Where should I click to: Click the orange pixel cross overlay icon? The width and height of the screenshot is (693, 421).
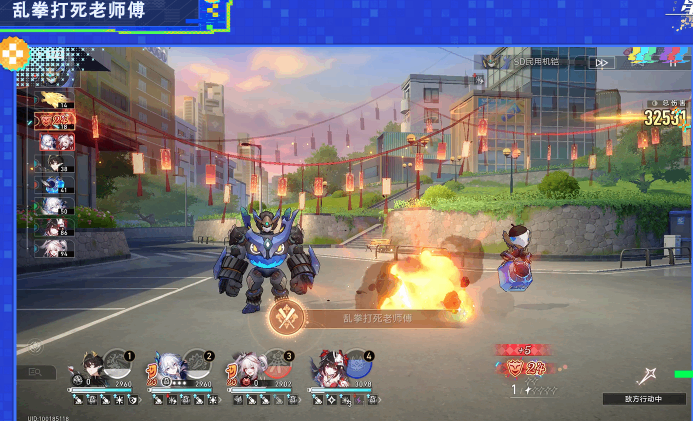click(x=14, y=53)
